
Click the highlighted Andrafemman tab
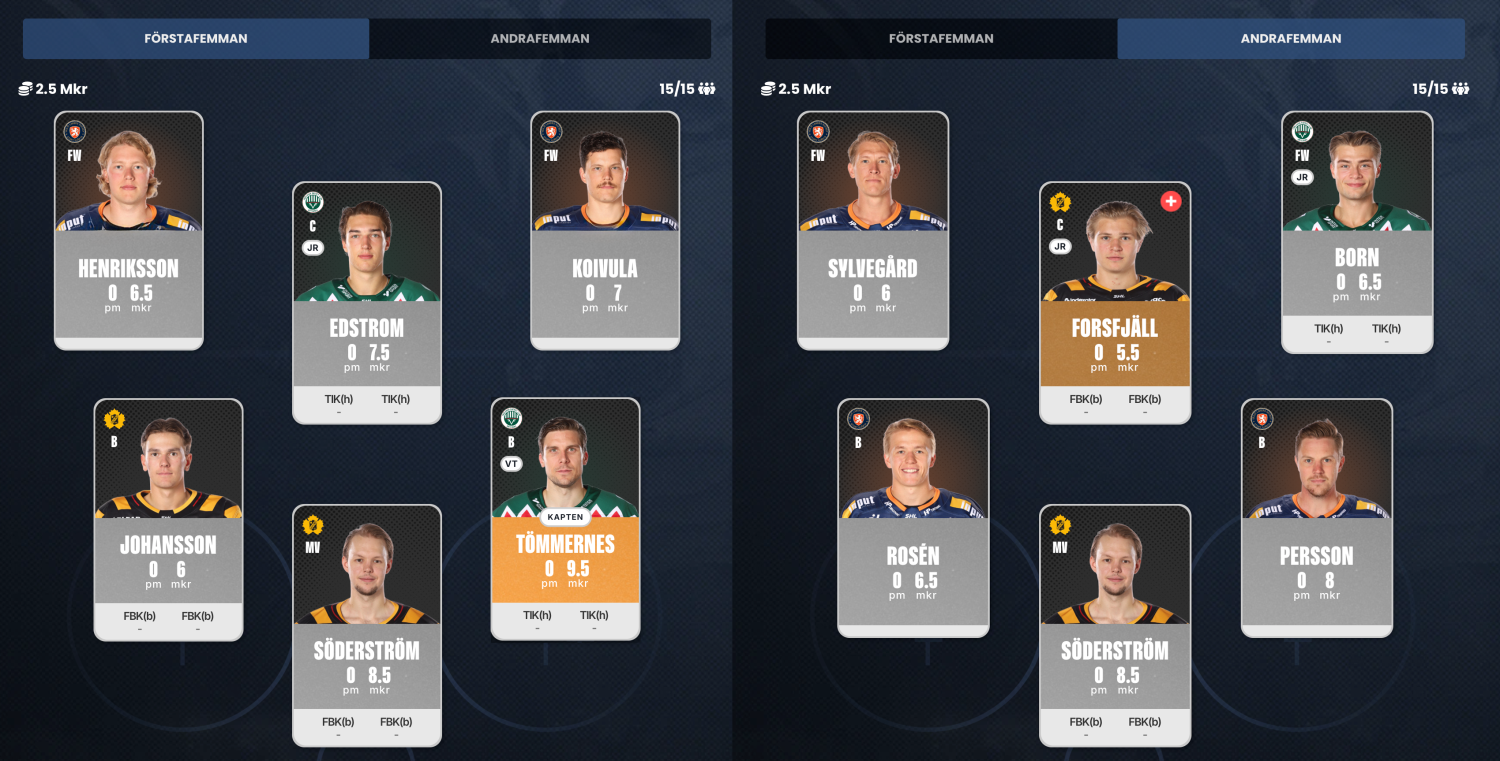[x=1291, y=39]
